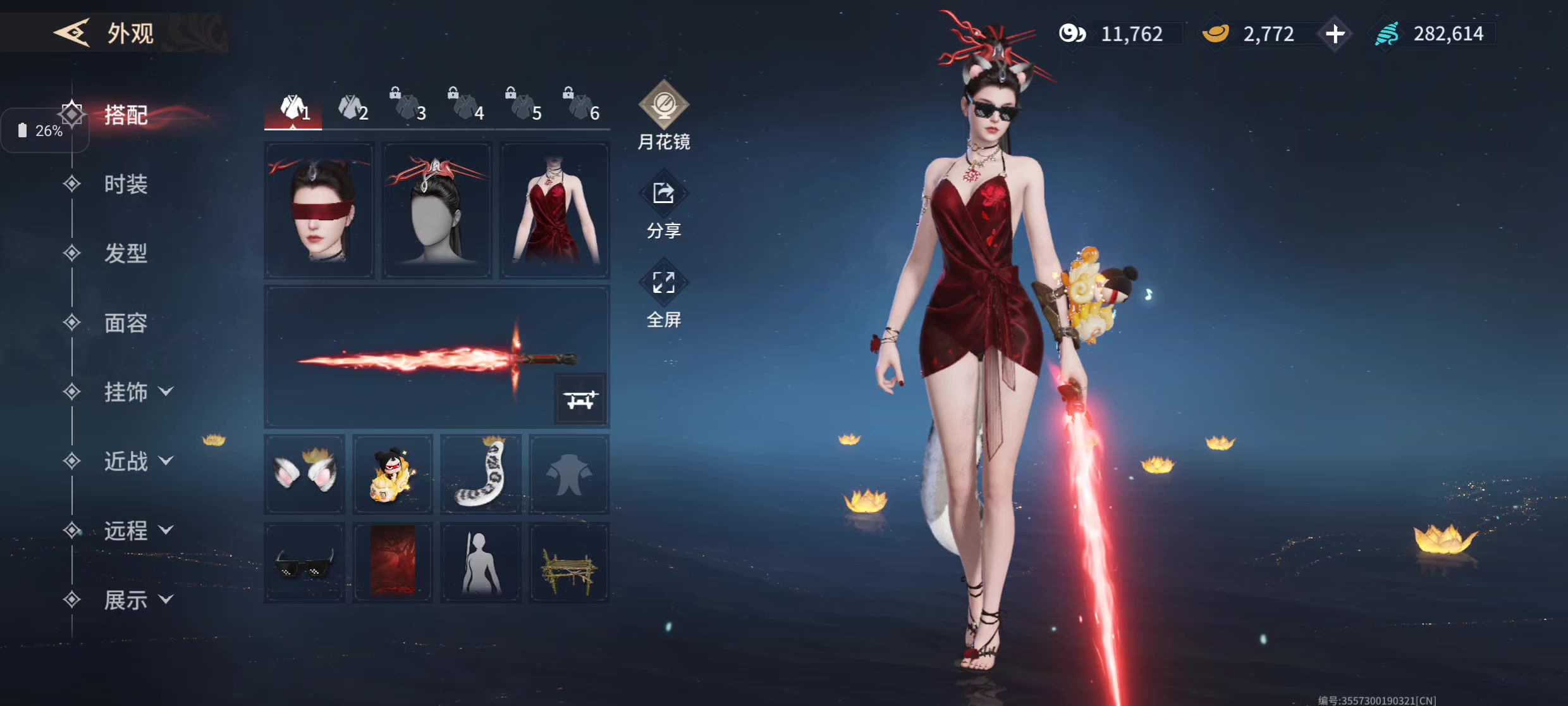The image size is (1568, 706).
Task: Select the red dress outfit slot
Action: tap(554, 210)
